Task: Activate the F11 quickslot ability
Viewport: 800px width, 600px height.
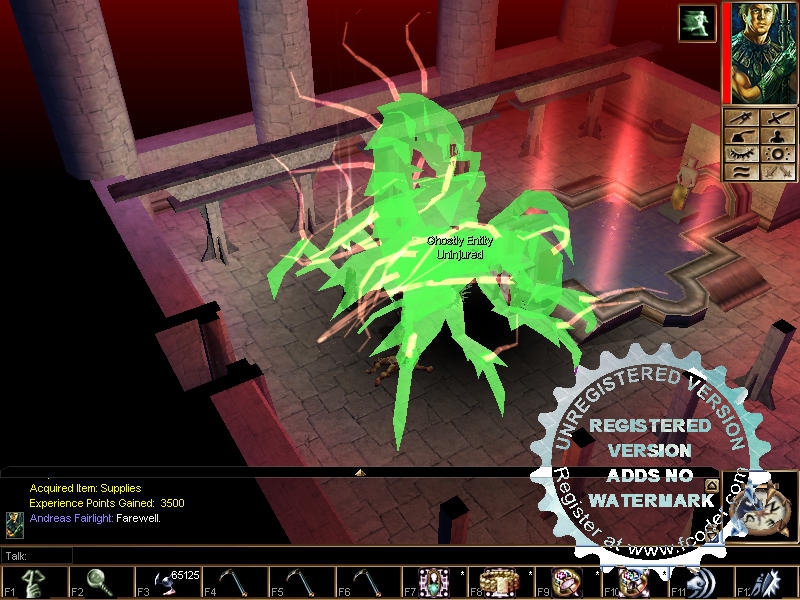Action: tap(702, 582)
